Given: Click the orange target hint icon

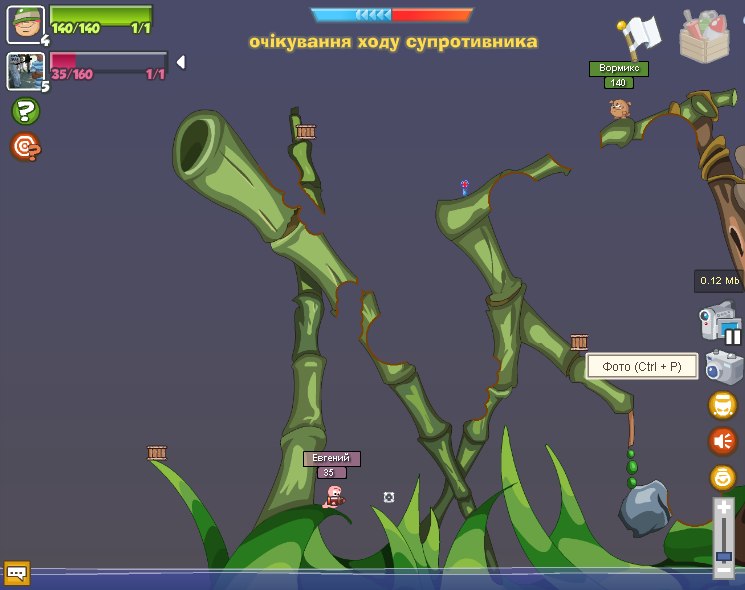Looking at the screenshot, I should (25, 147).
